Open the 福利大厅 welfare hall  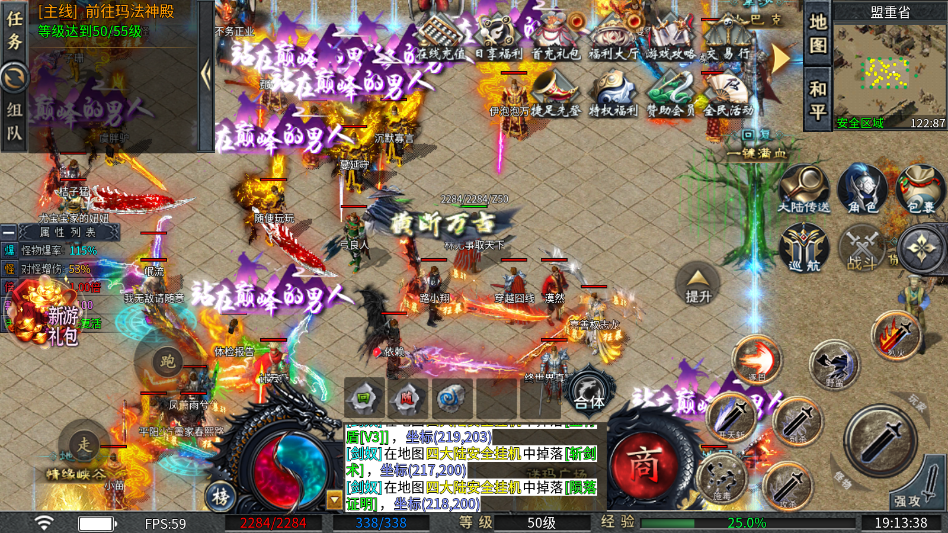(x=613, y=36)
